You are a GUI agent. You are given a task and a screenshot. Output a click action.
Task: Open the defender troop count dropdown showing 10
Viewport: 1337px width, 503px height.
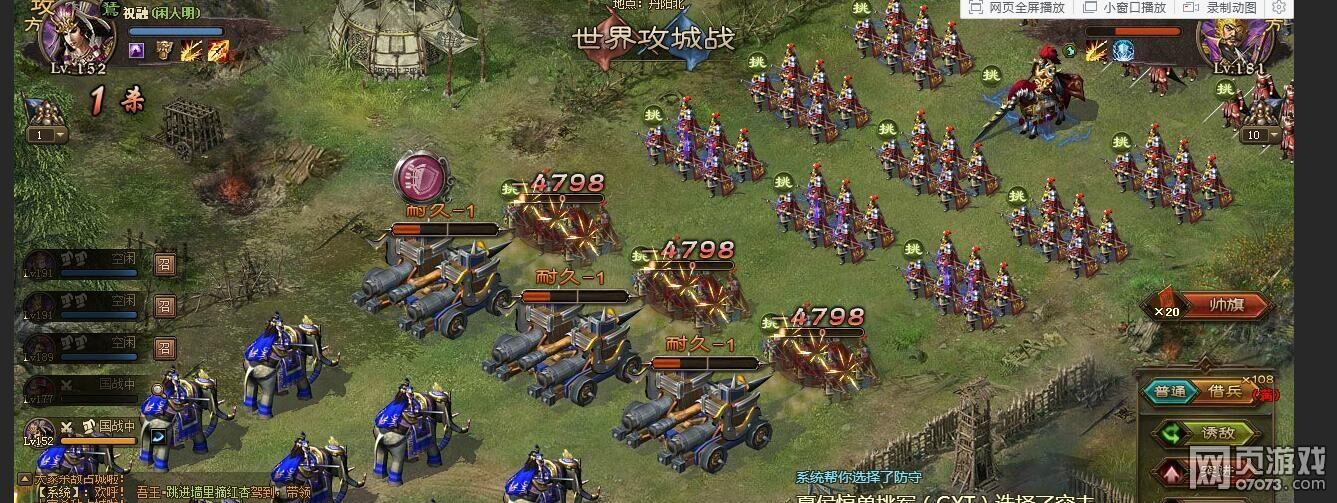click(1263, 135)
